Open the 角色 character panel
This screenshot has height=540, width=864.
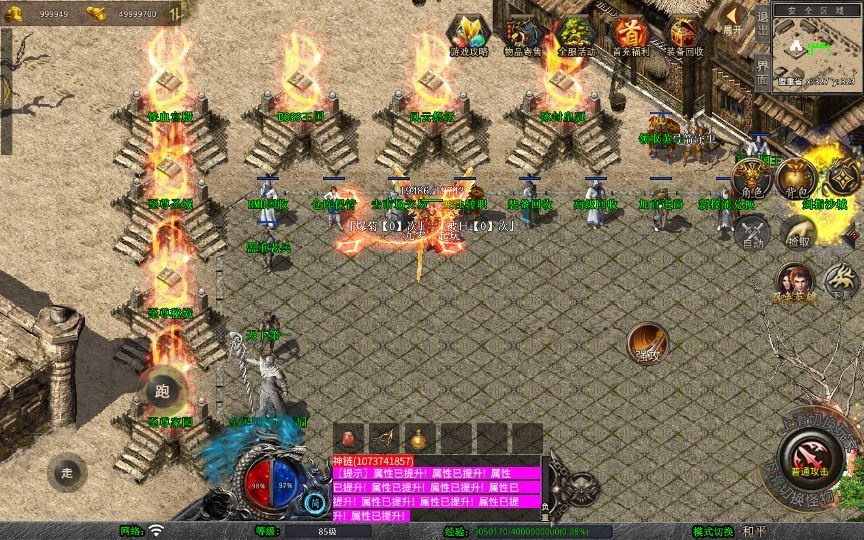click(x=748, y=179)
